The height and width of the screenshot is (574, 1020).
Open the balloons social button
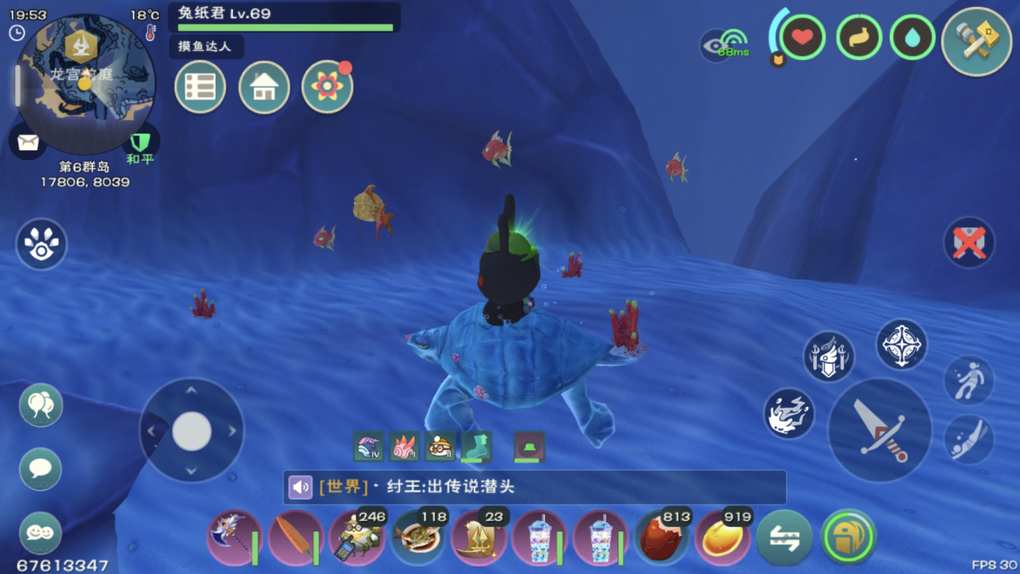click(x=41, y=405)
